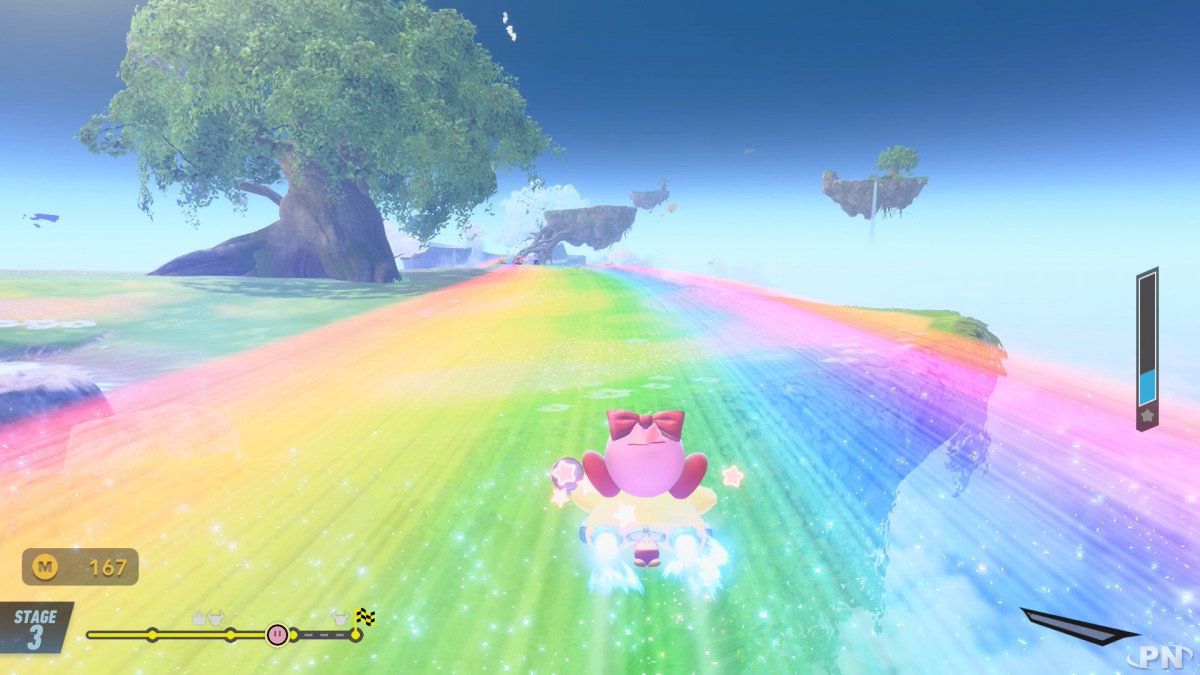
Task: Click the Stage 3 badge
Action: point(35,628)
